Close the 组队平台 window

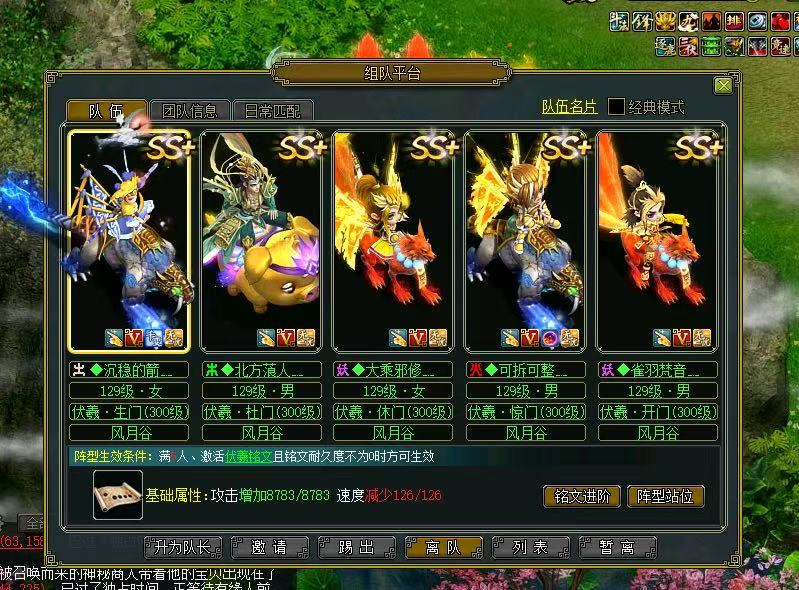[723, 86]
